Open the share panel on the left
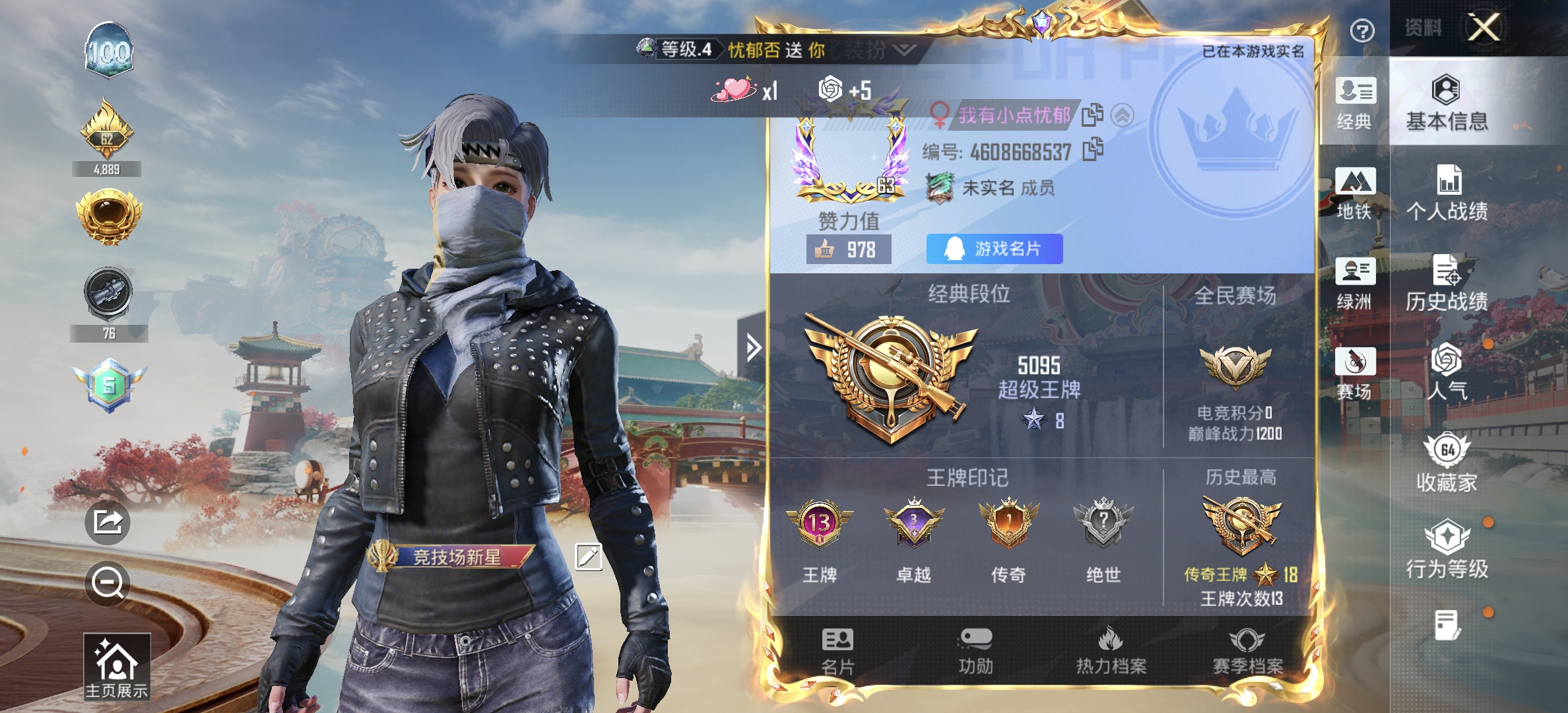 pyautogui.click(x=108, y=522)
